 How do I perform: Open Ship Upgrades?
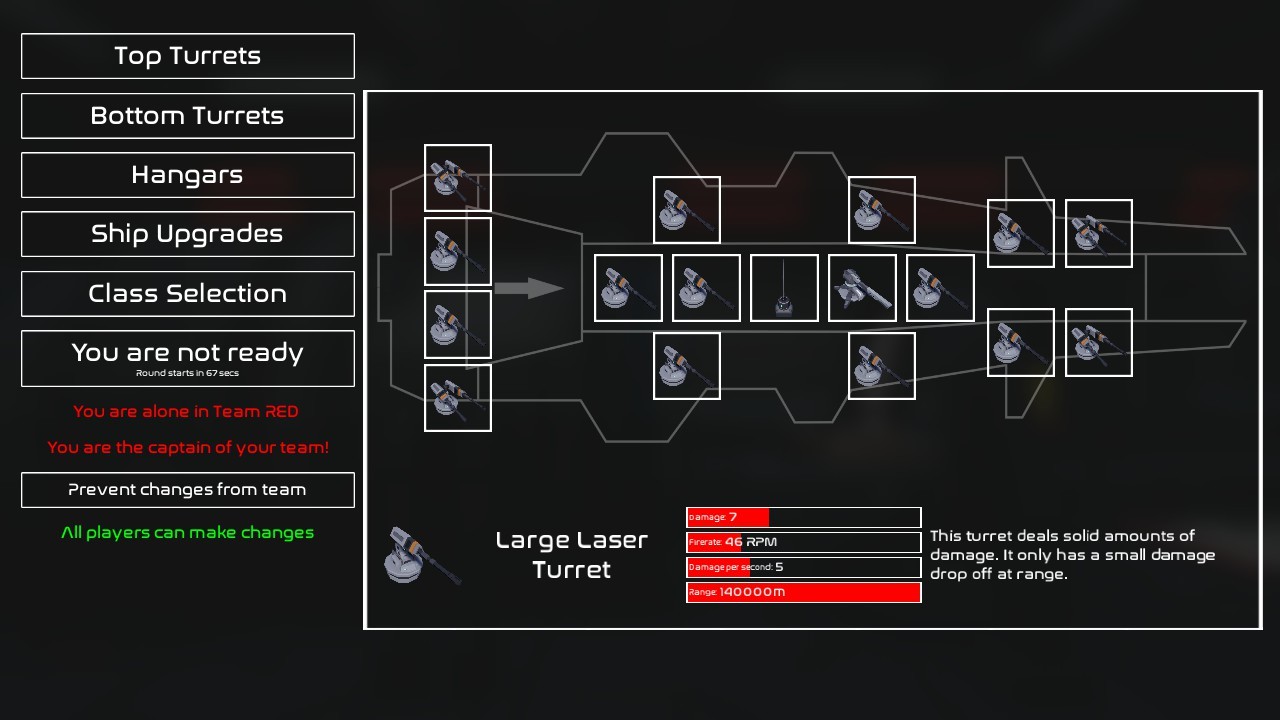pyautogui.click(x=187, y=234)
